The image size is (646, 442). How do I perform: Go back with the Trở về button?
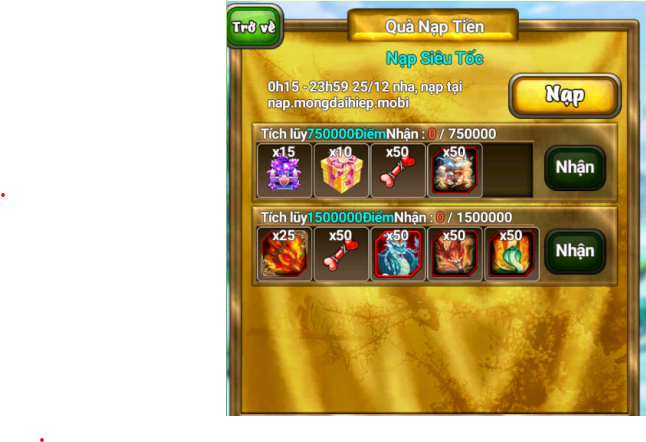click(x=255, y=27)
